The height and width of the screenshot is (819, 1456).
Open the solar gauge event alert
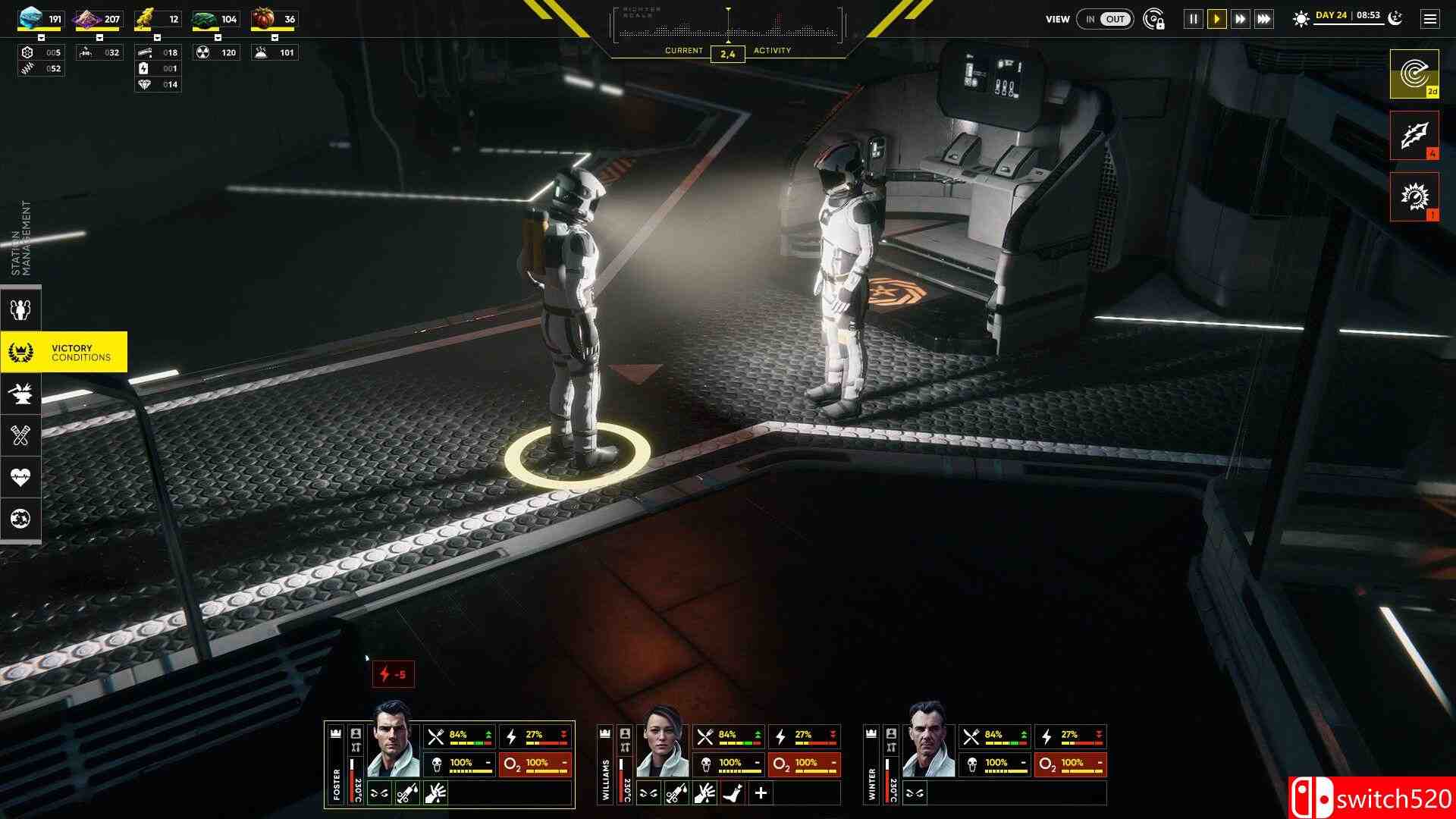tap(1414, 196)
